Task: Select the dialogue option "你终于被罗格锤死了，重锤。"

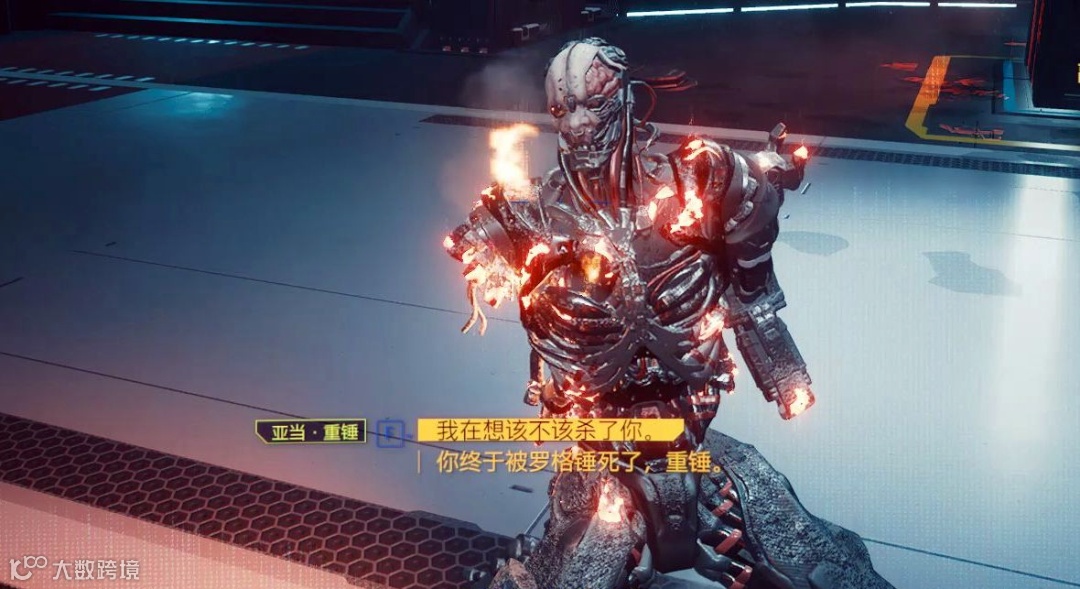Action: coord(579,462)
